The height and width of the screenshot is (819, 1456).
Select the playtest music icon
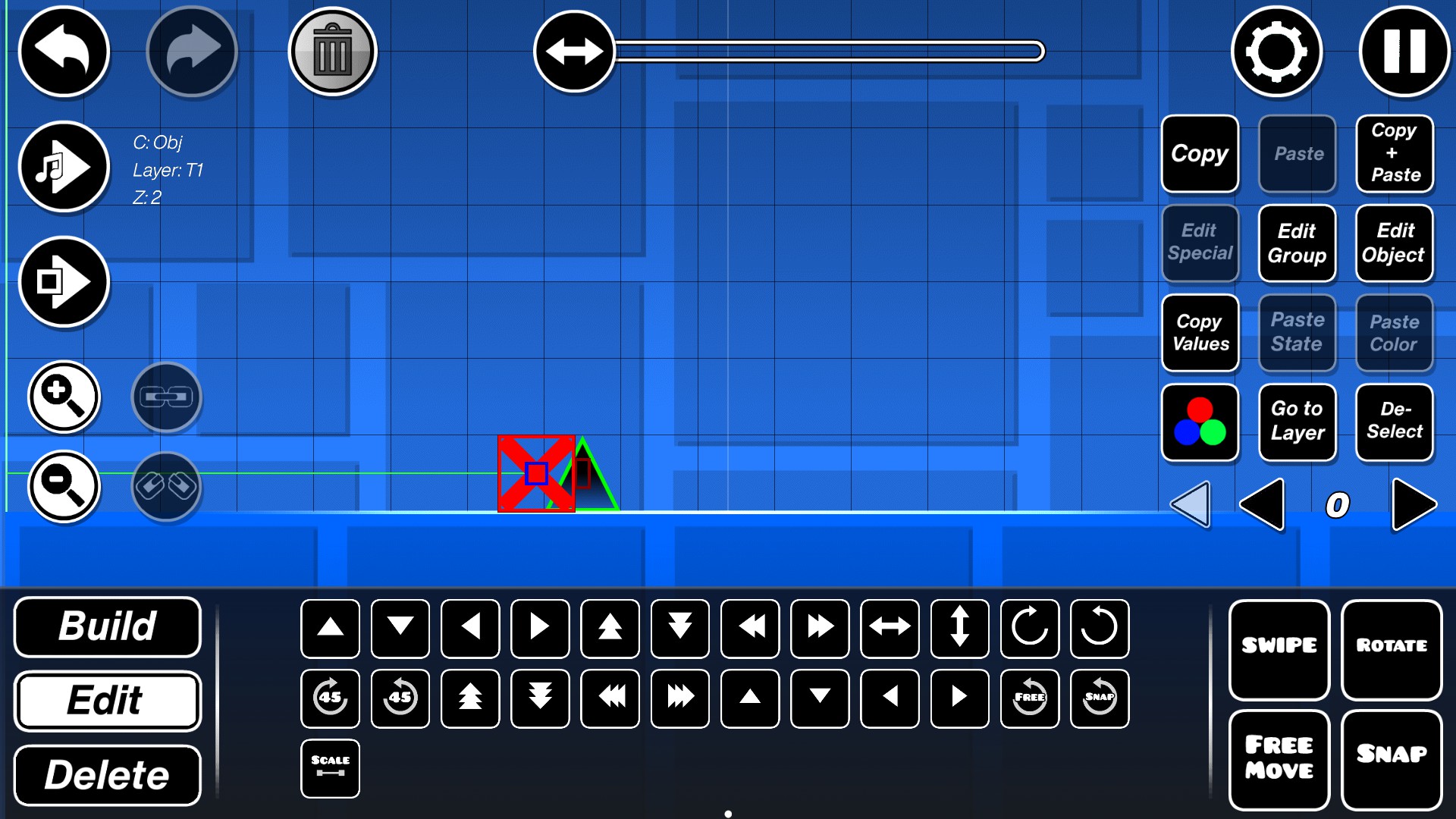(64, 167)
